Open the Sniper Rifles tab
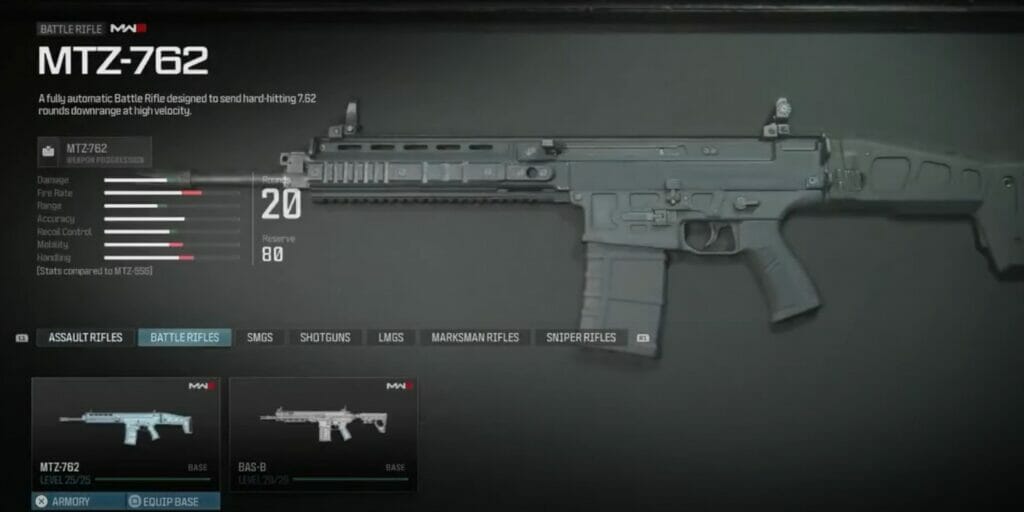This screenshot has height=512, width=1024. 581,338
